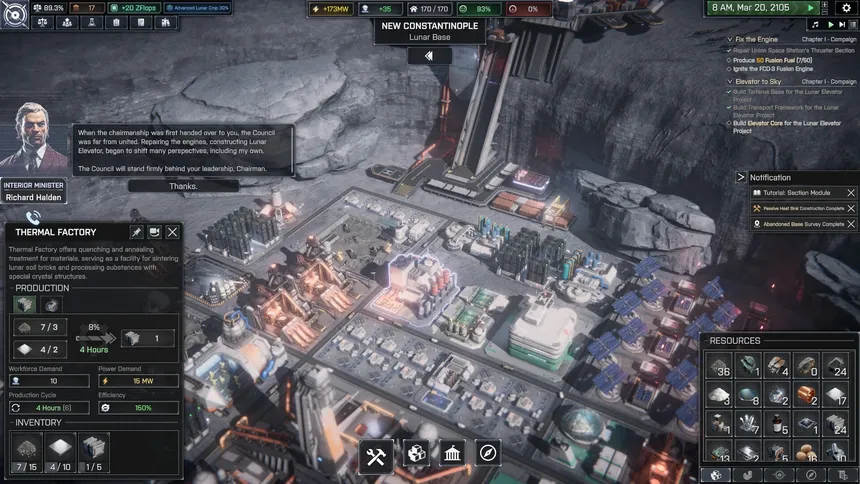Dismiss the Tutorial: Section Module notification

click(851, 193)
